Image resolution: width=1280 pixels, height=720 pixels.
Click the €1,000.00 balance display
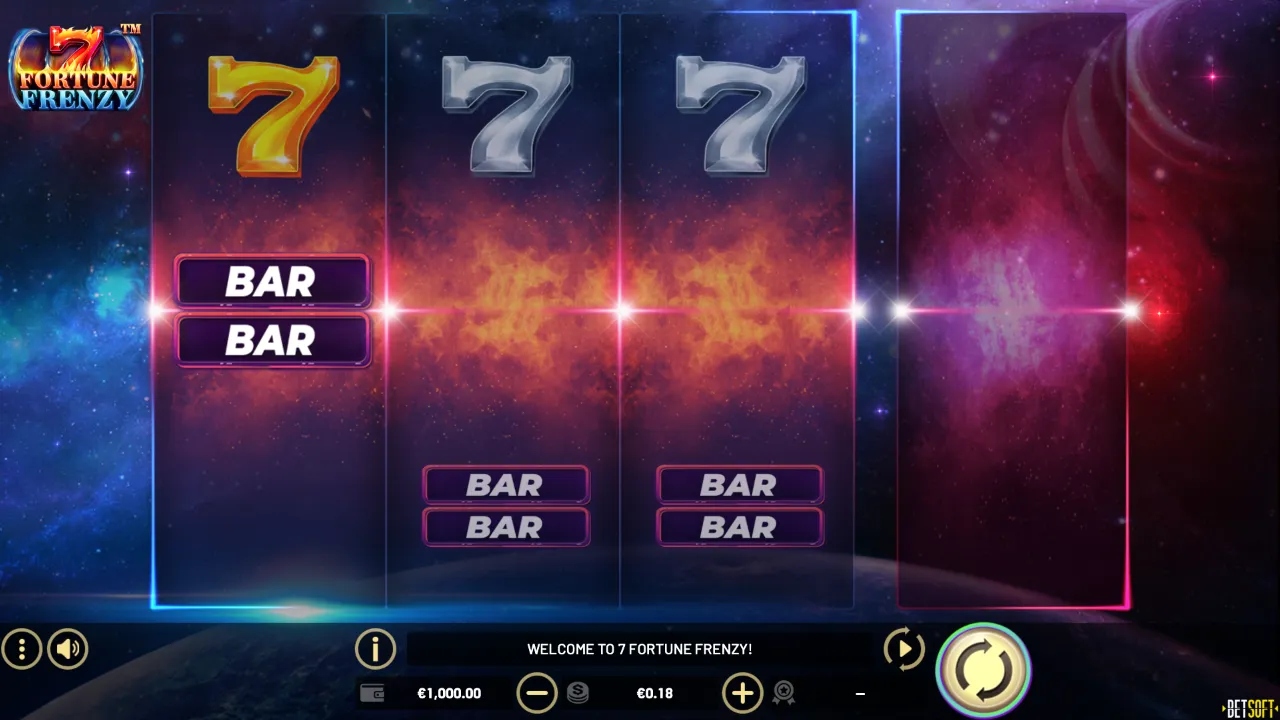click(x=449, y=692)
